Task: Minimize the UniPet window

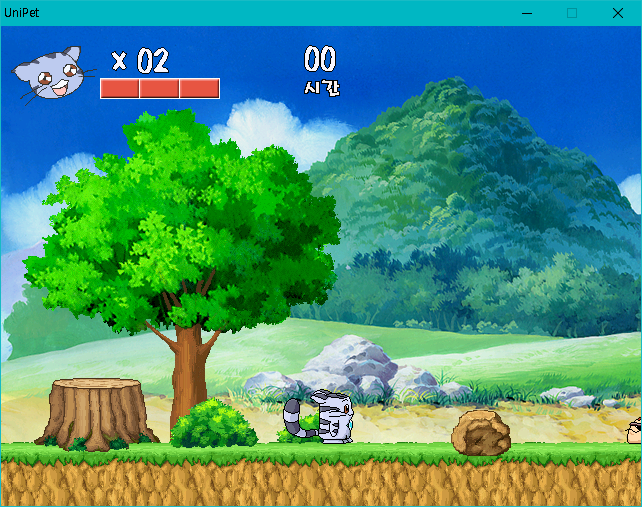Action: tap(526, 13)
